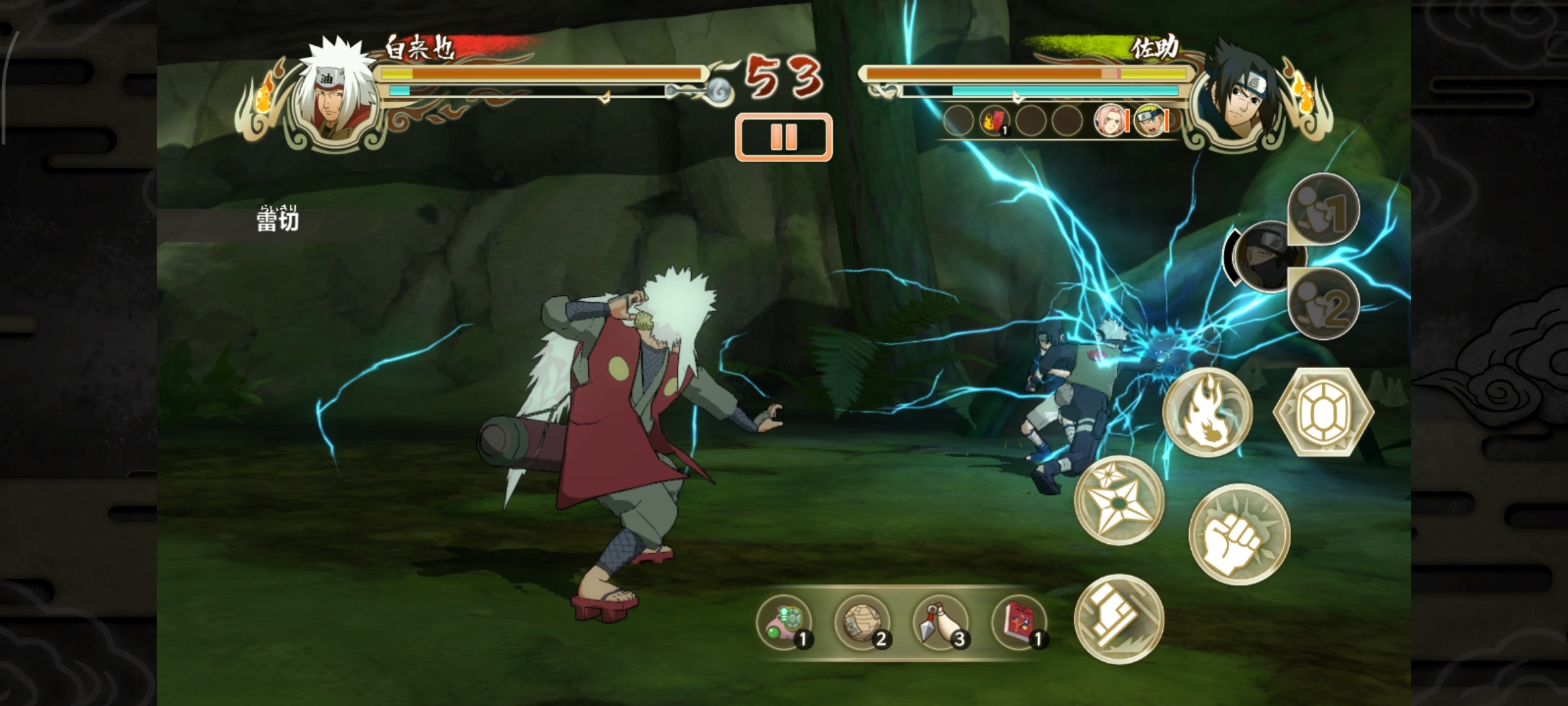Use the cracked paper ball item
The image size is (1568, 706).
pos(862,622)
